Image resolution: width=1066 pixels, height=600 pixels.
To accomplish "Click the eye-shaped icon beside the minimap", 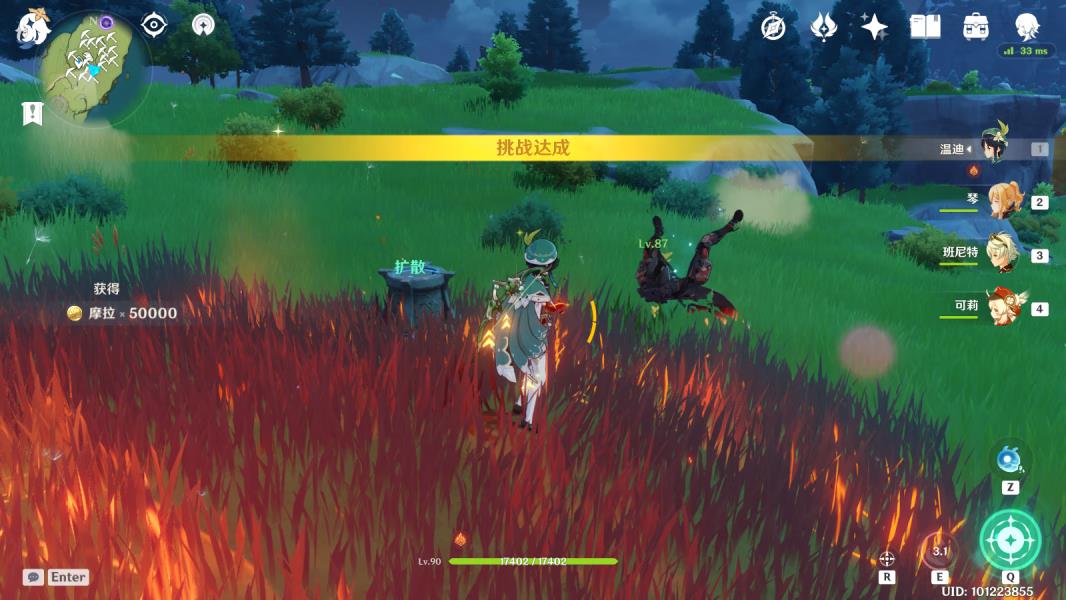I will tap(154, 25).
